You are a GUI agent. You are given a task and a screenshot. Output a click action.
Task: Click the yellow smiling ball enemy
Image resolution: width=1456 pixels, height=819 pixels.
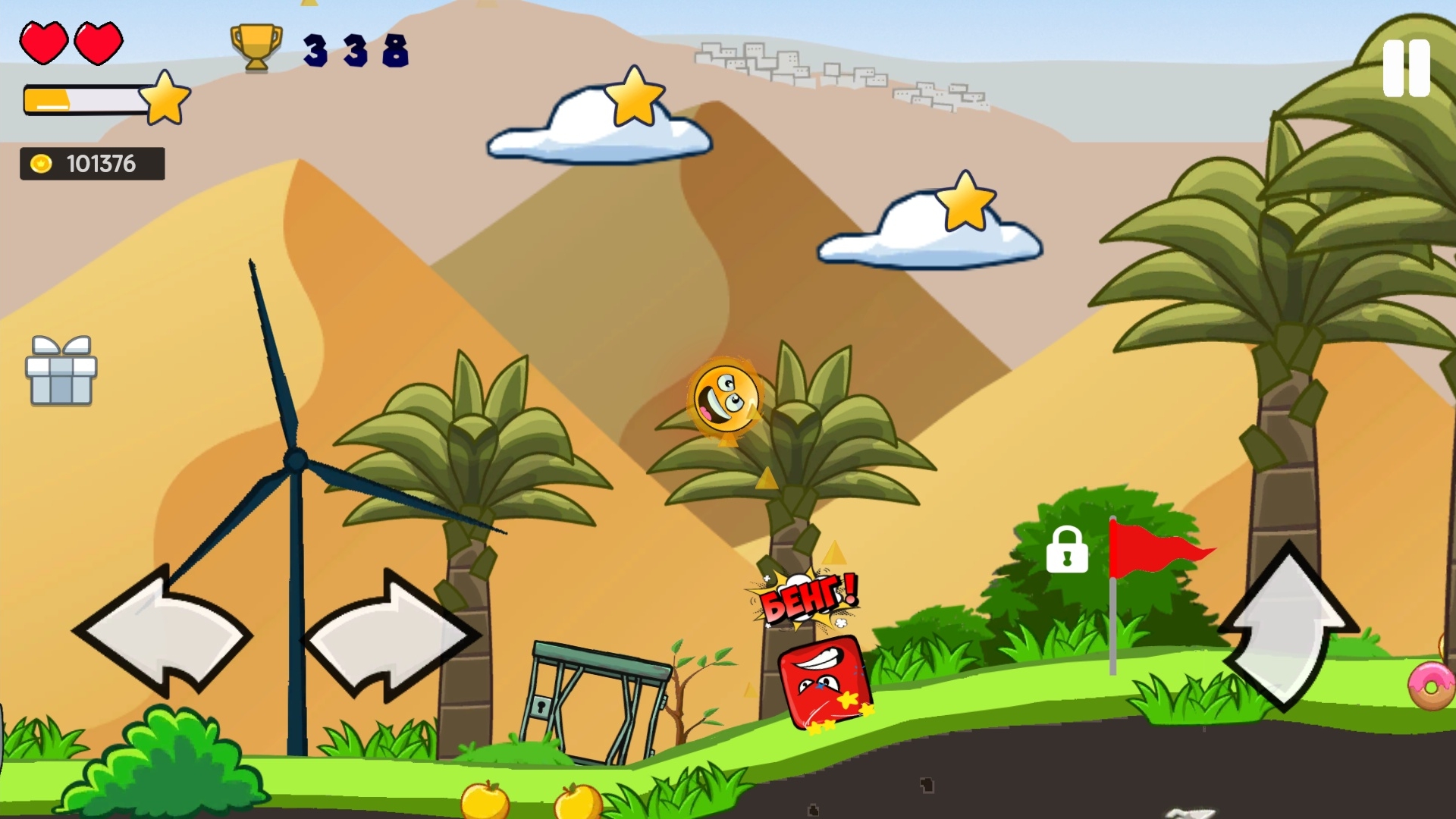(x=726, y=403)
